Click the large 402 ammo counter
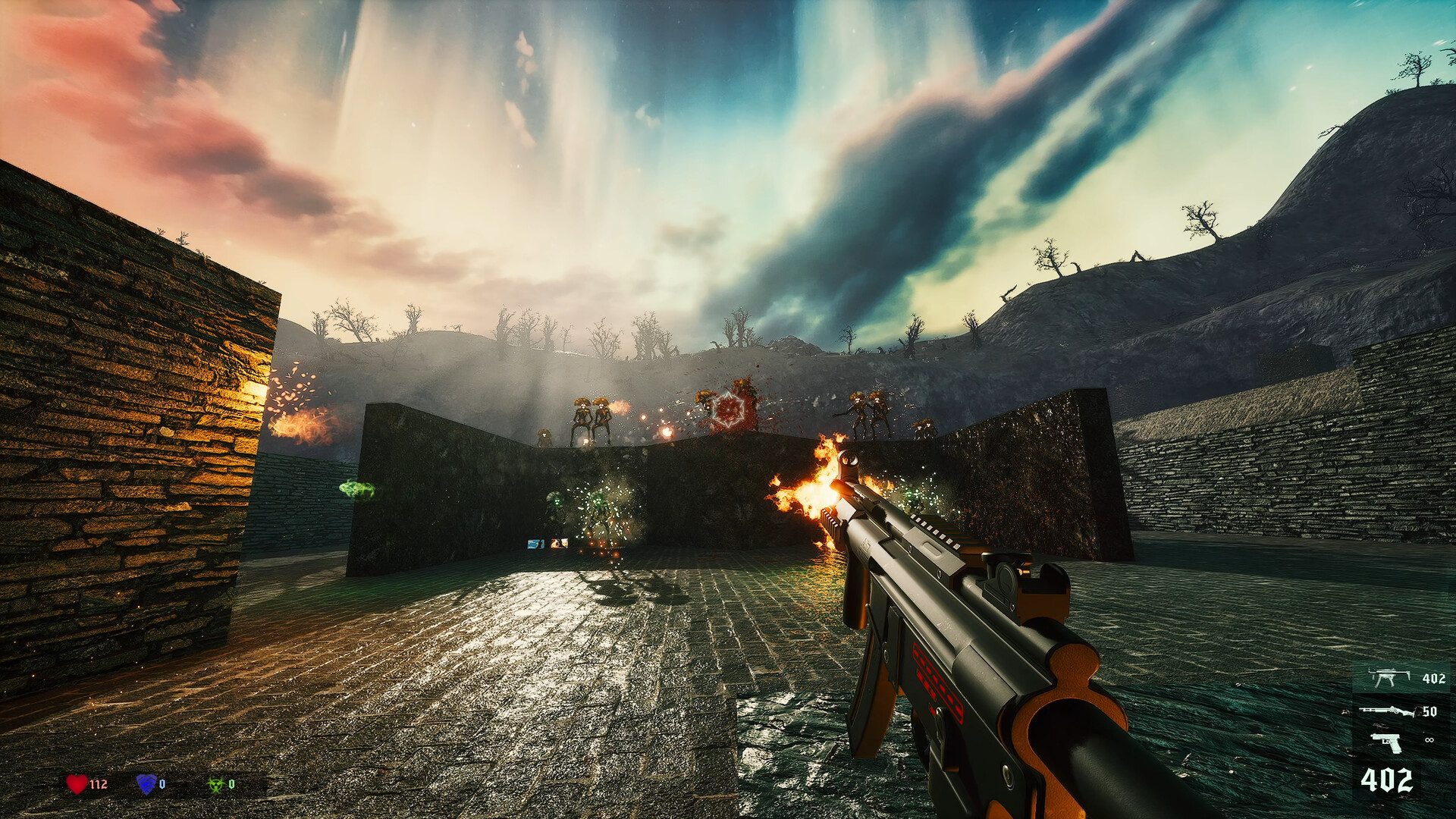Screen dimensions: 1456x819 pyautogui.click(x=1388, y=779)
